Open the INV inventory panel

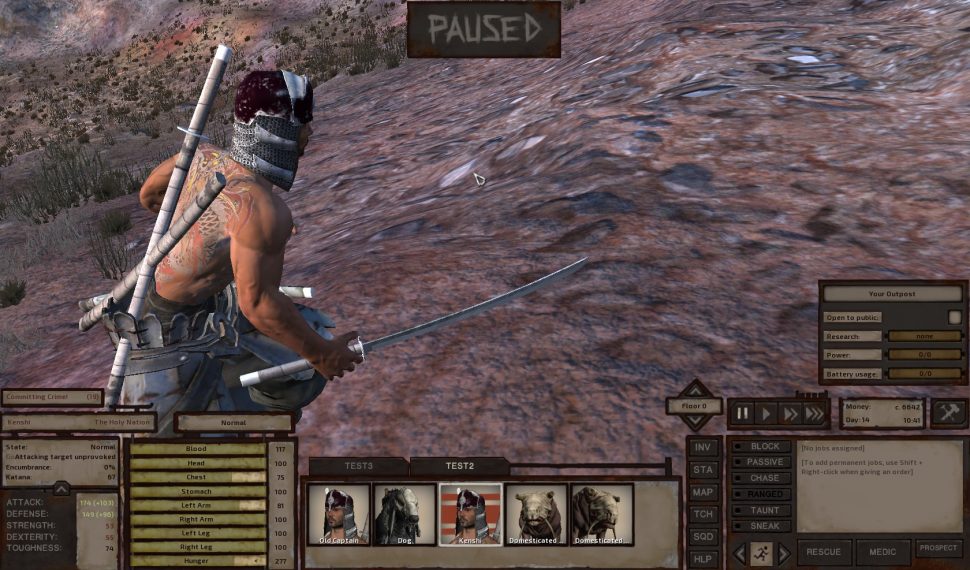[703, 448]
